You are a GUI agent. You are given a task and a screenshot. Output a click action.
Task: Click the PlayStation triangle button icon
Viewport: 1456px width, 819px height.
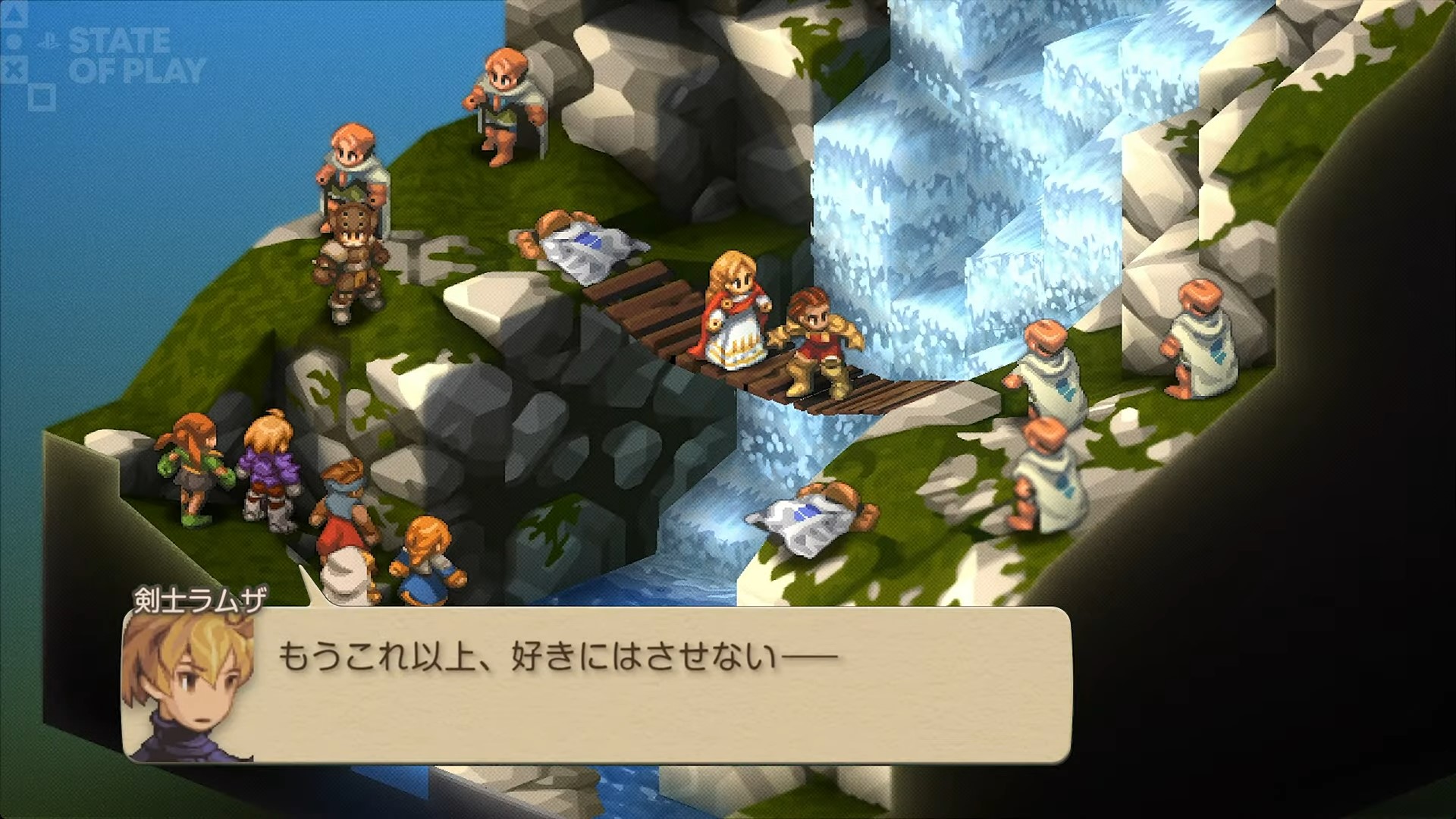coord(13,15)
